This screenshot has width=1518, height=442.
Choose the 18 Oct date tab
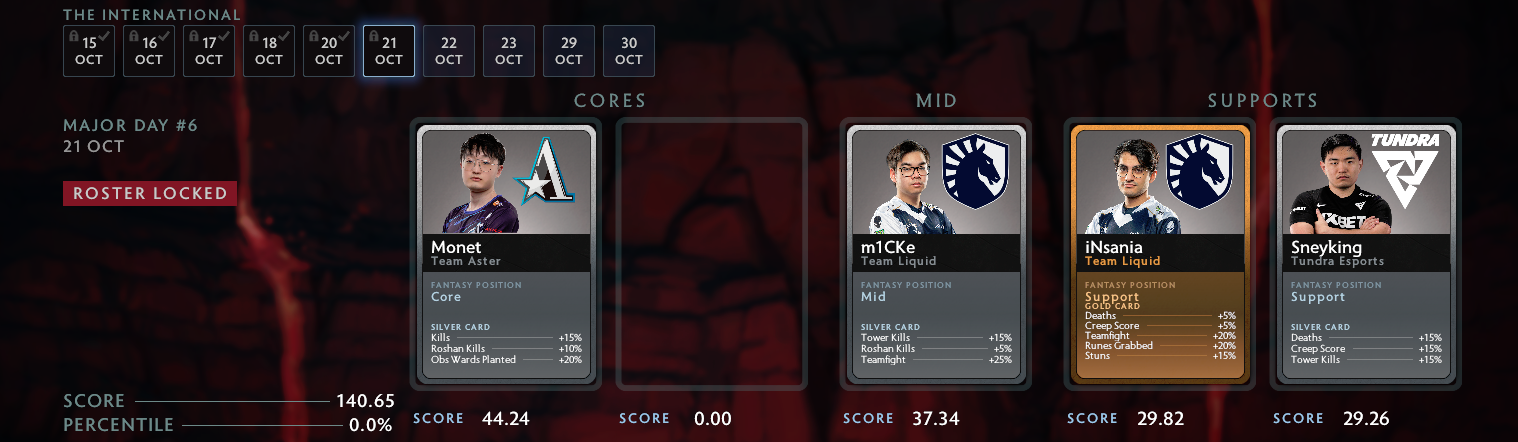[269, 51]
